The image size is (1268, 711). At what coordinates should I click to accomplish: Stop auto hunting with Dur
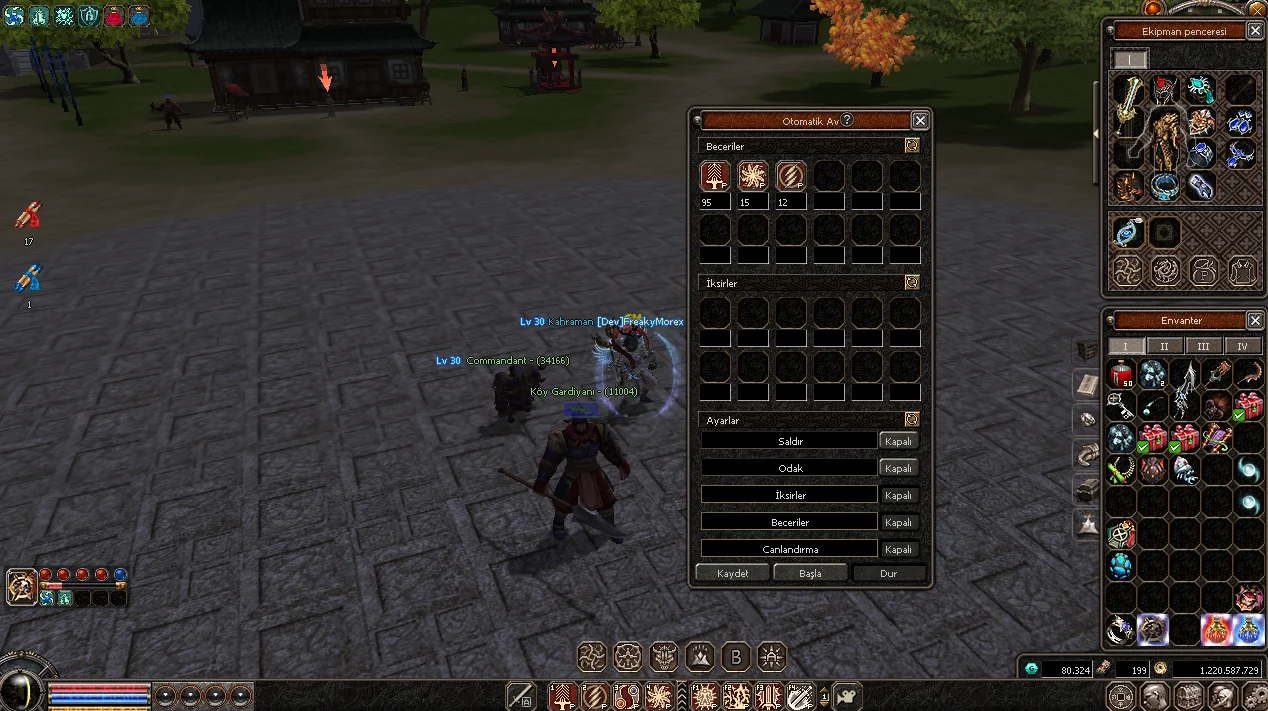(888, 574)
